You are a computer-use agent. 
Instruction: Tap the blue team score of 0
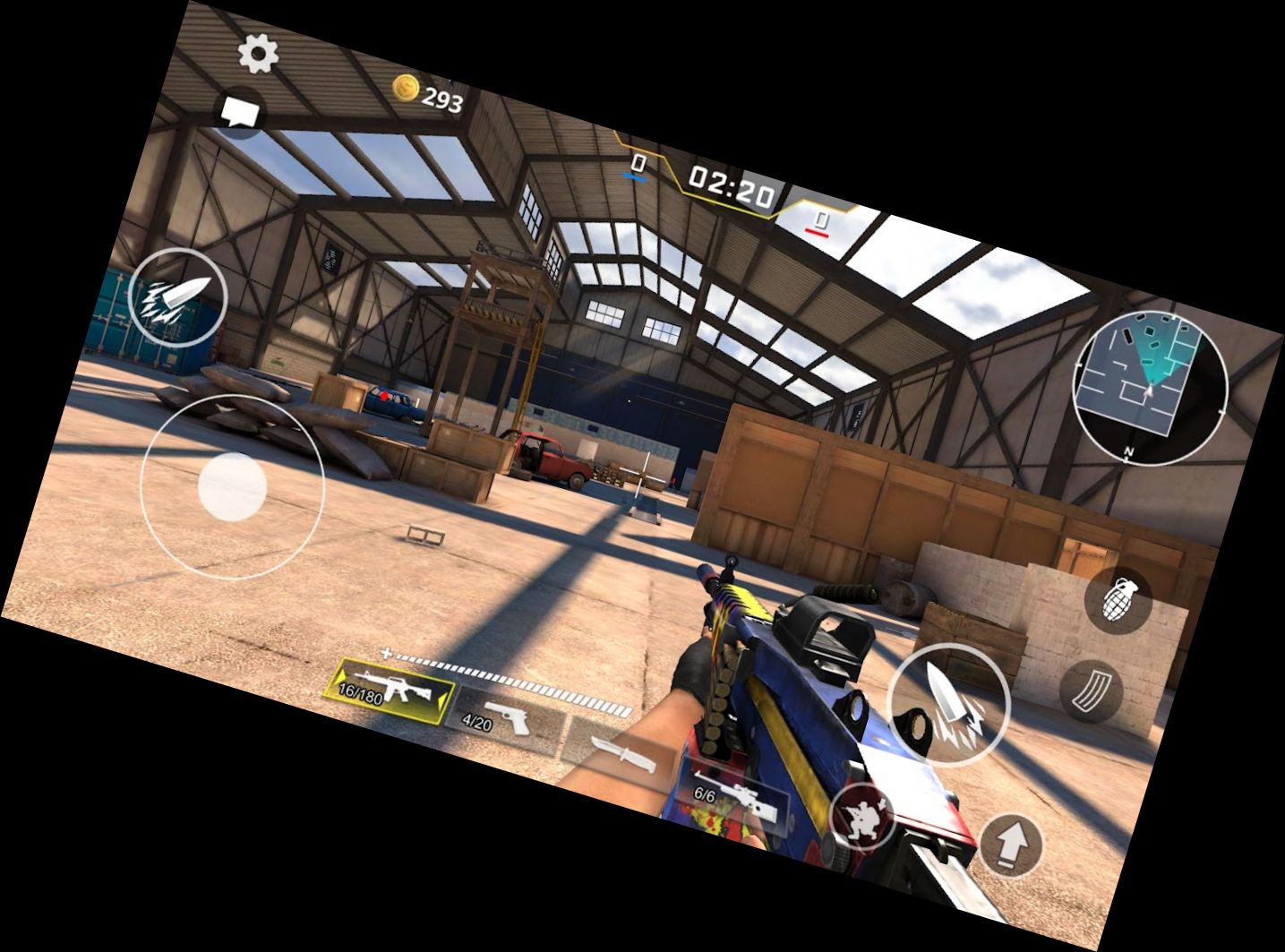coord(638,165)
